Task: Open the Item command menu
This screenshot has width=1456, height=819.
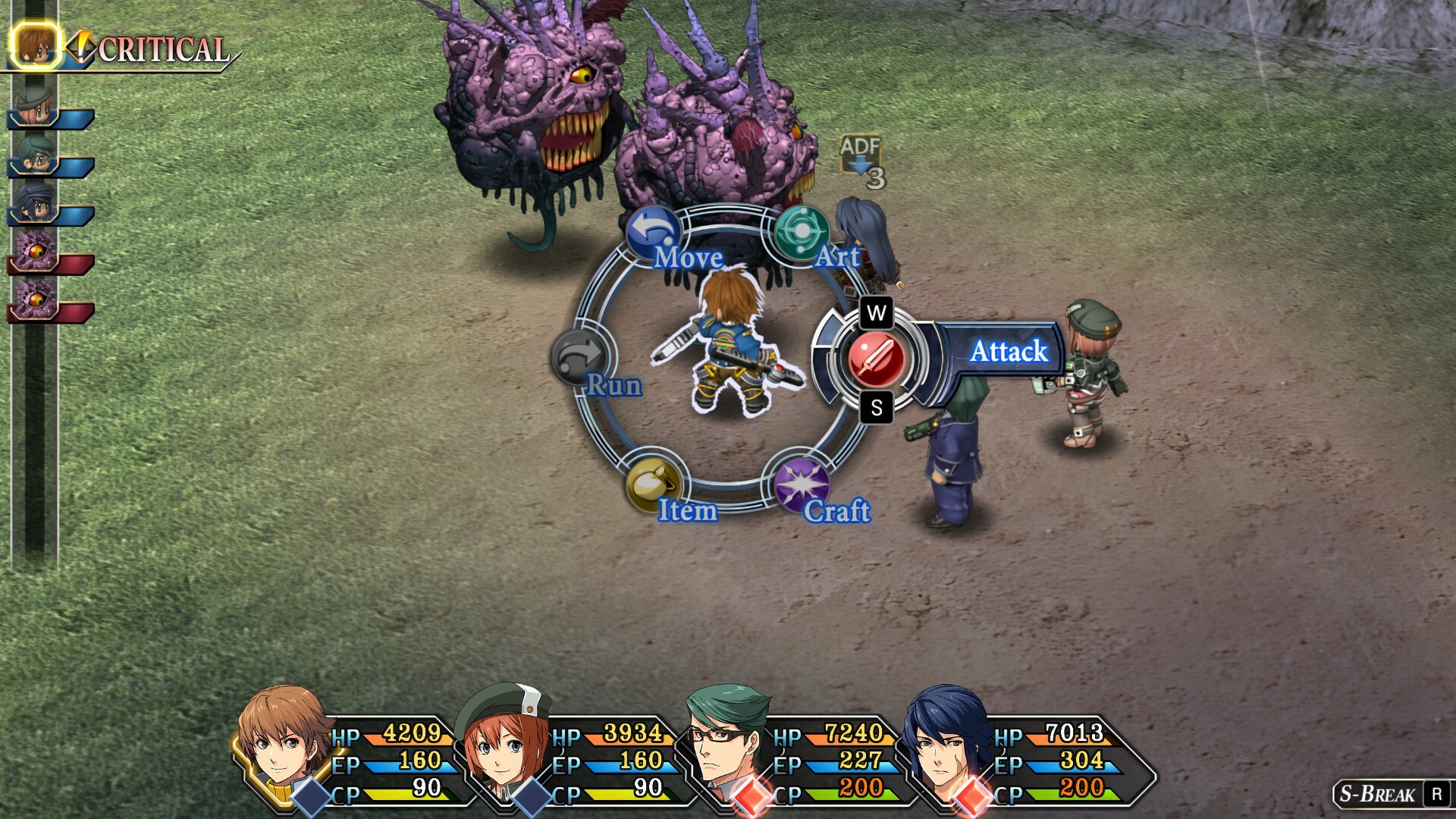Action: (x=653, y=485)
